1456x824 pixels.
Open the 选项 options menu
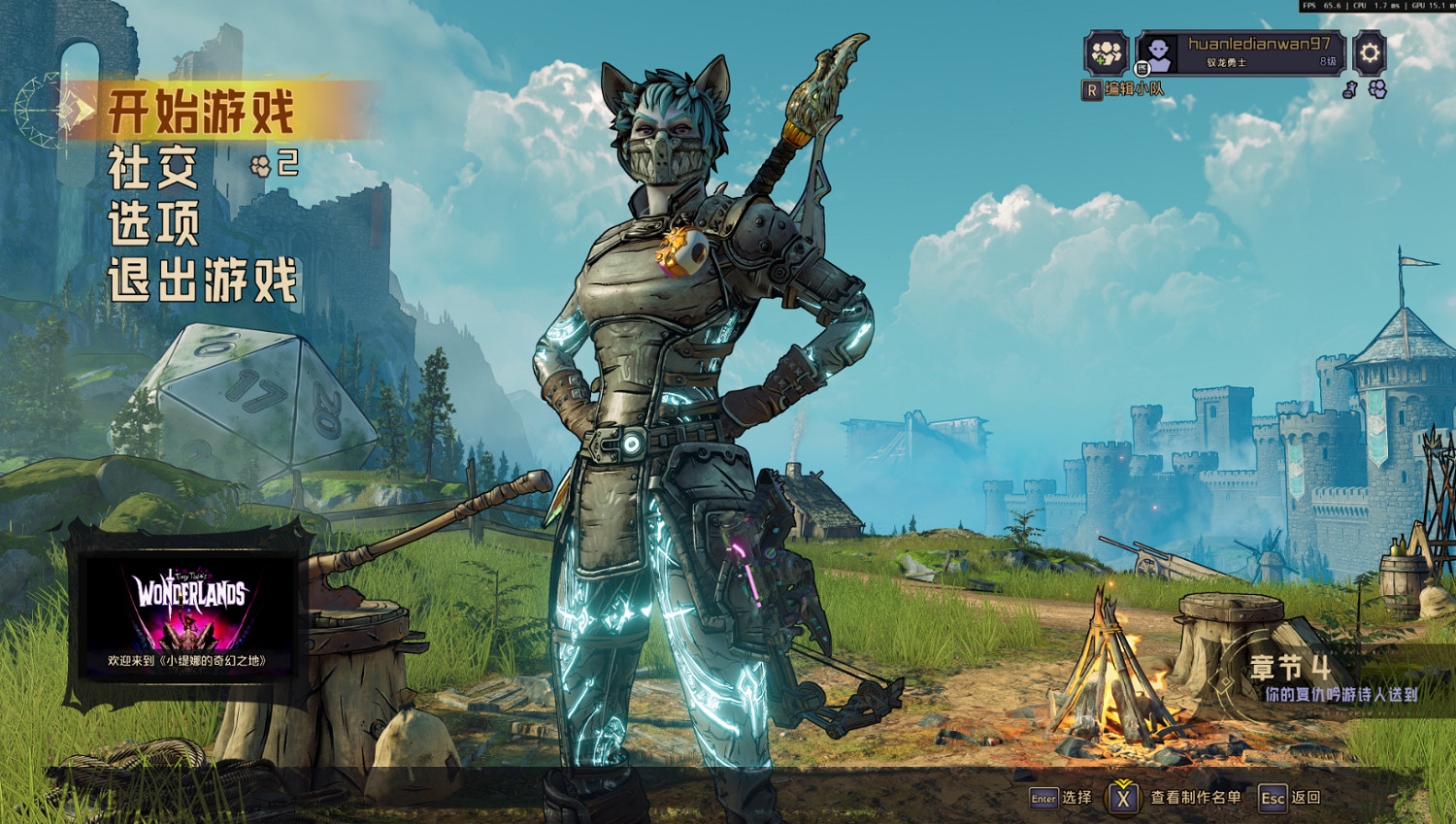coord(153,223)
